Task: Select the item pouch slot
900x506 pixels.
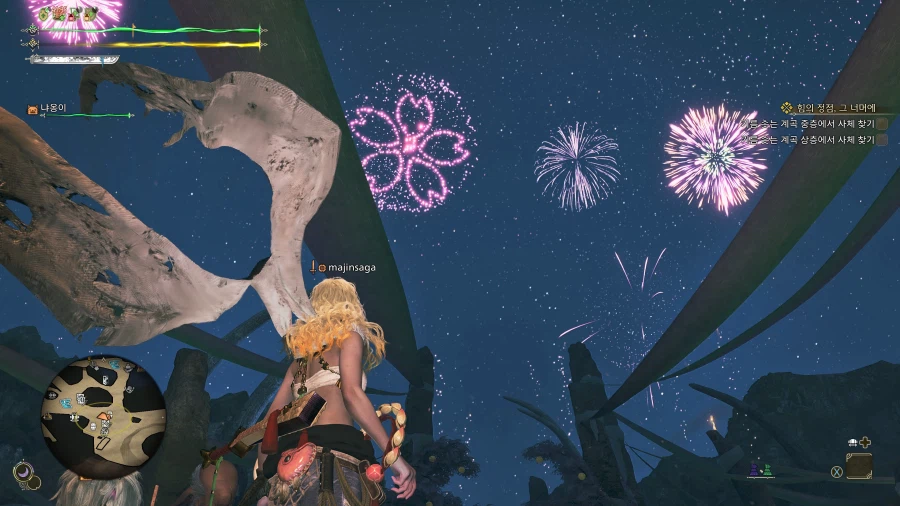Action: [859, 466]
